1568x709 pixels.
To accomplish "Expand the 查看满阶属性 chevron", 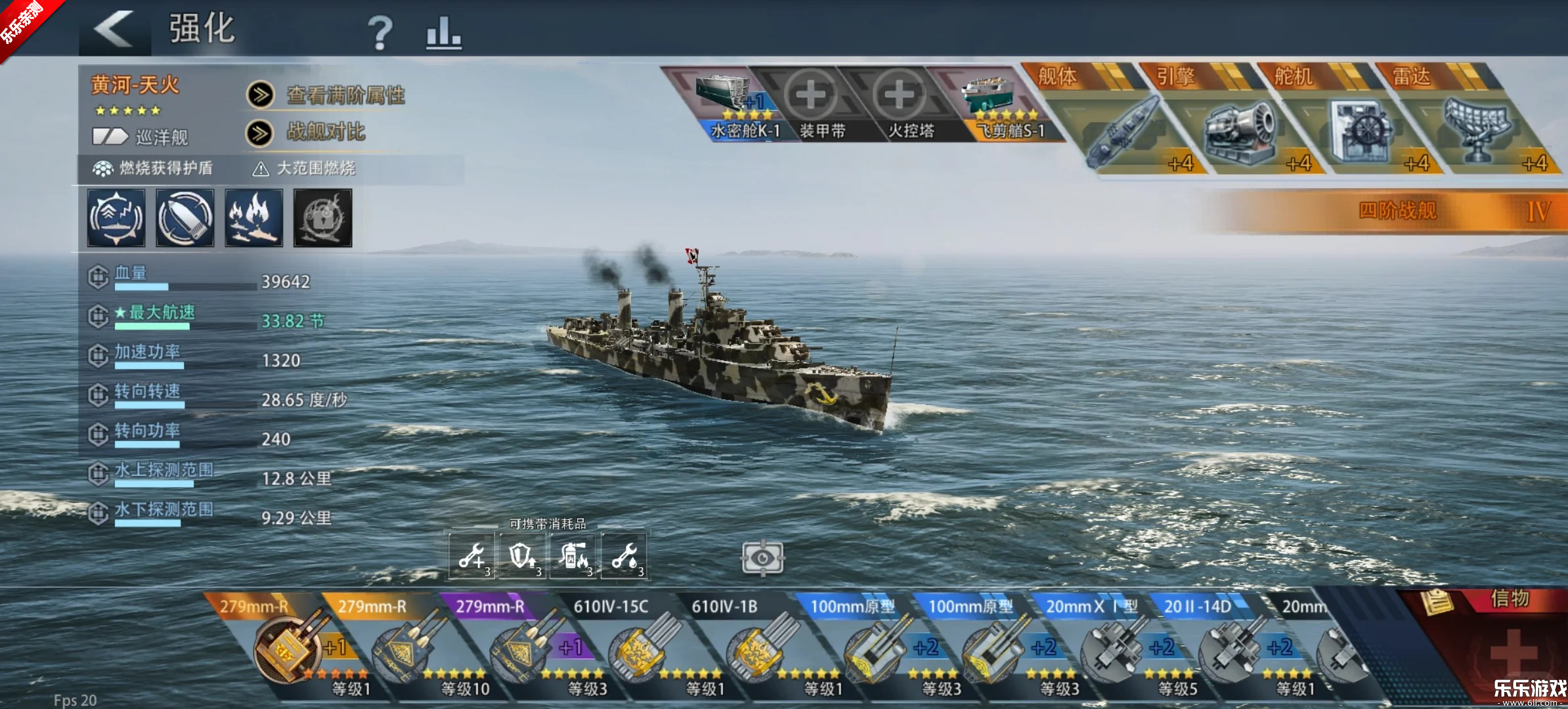I will pyautogui.click(x=261, y=94).
